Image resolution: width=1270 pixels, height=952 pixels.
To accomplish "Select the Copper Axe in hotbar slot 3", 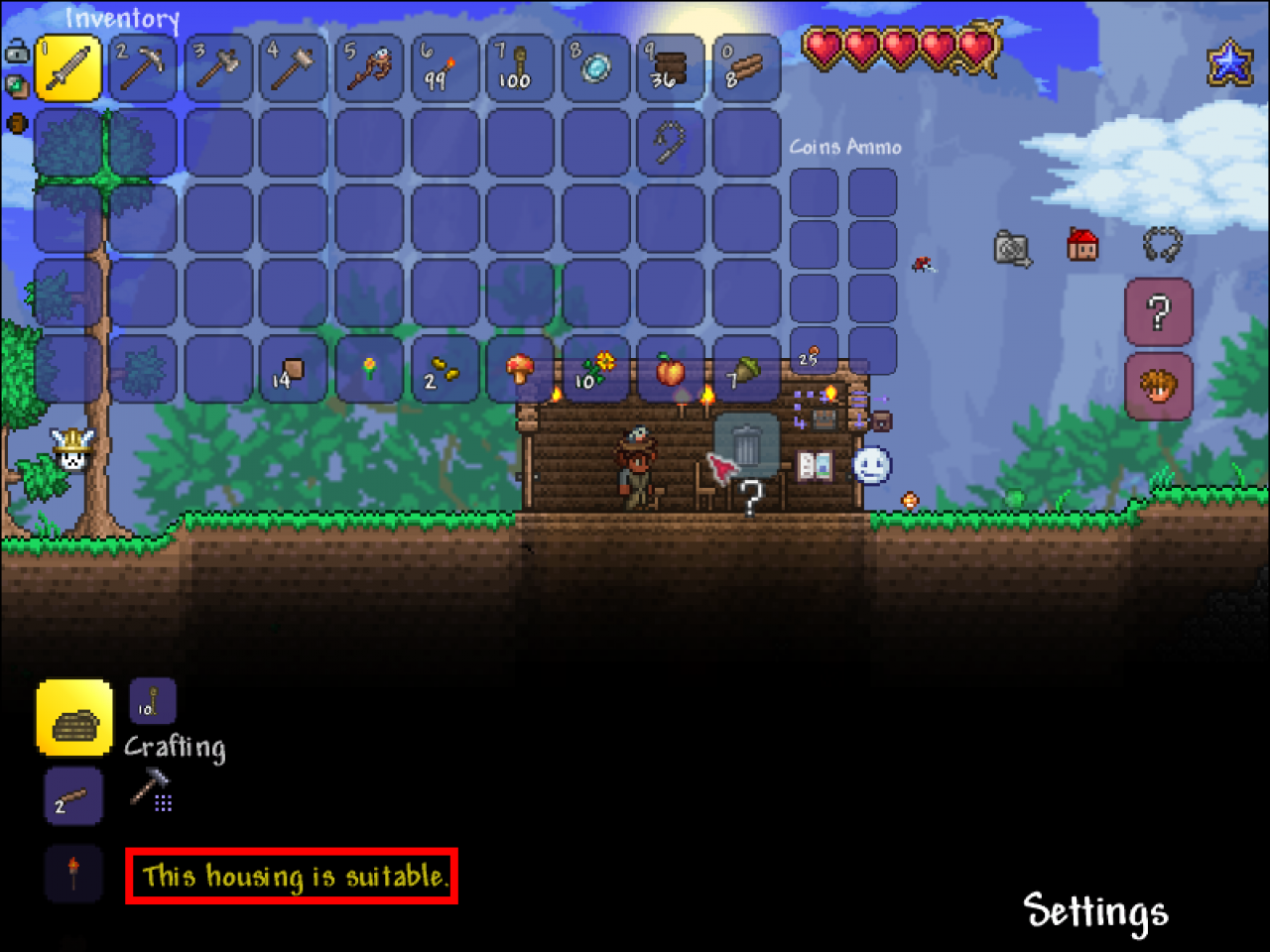I will point(217,67).
